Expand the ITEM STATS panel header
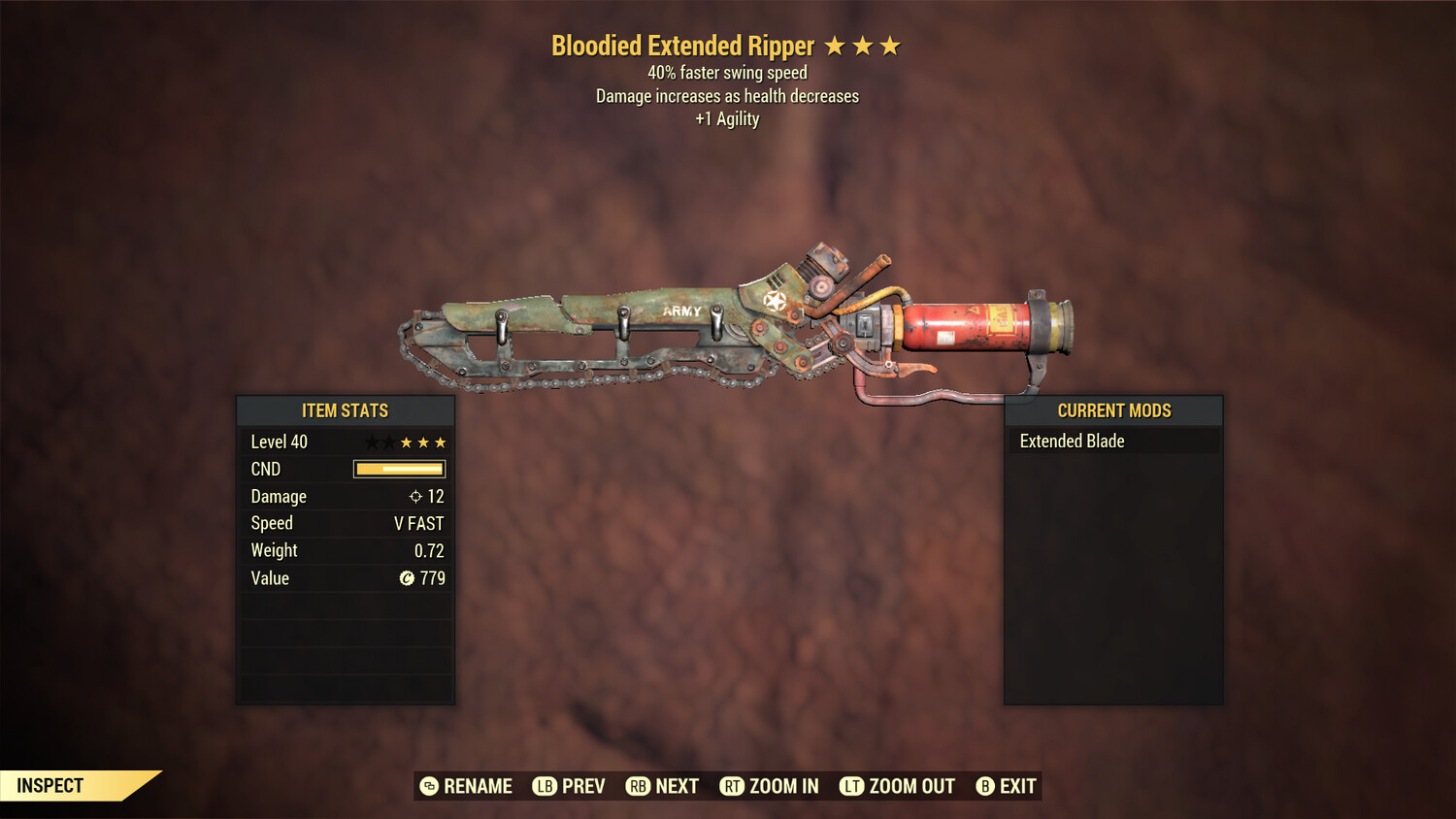The image size is (1456, 819). click(x=345, y=410)
